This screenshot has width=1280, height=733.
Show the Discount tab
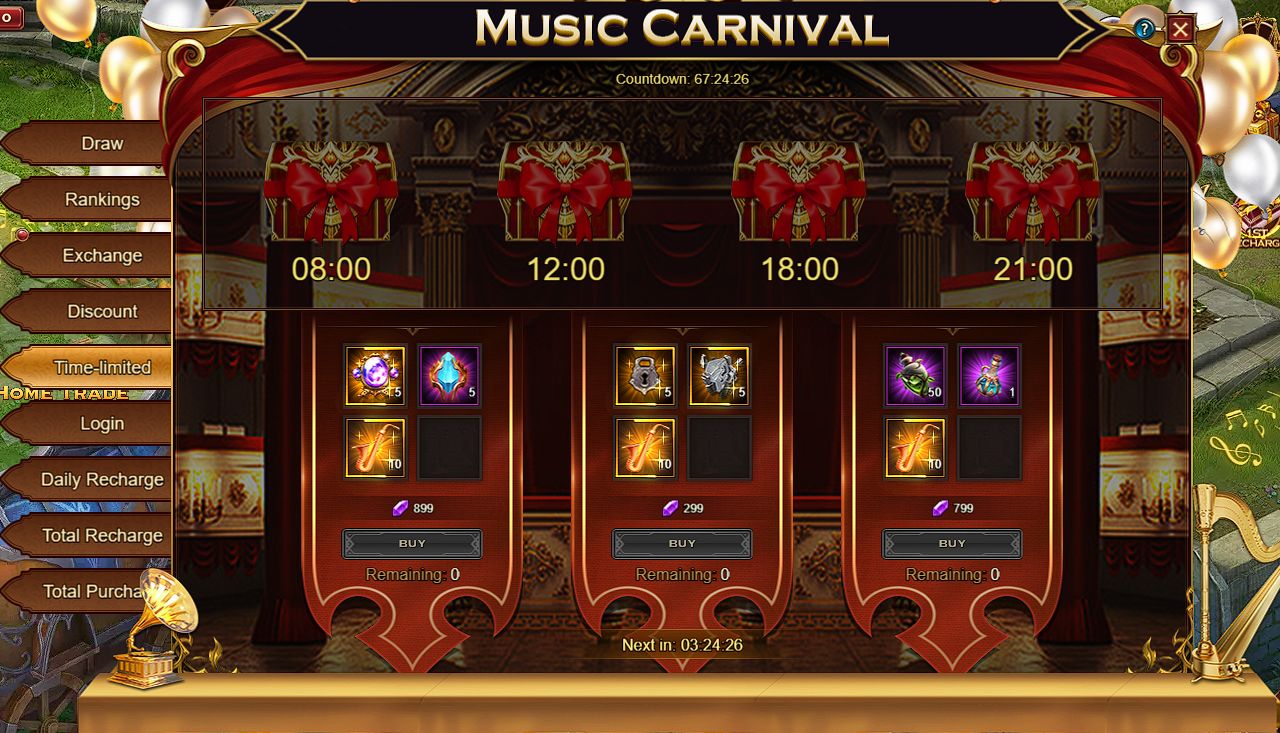pyautogui.click(x=101, y=312)
